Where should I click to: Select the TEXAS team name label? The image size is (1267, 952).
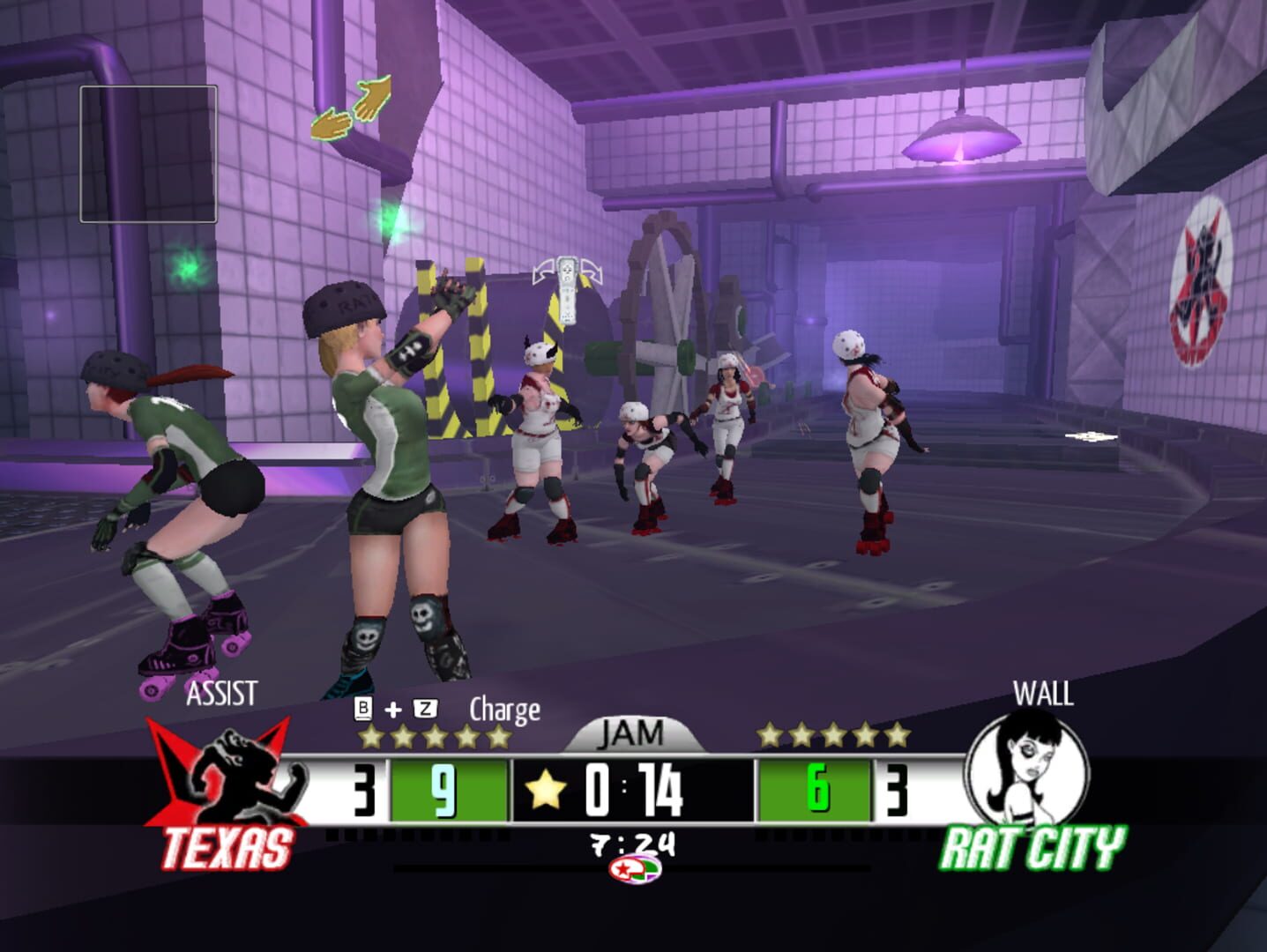pos(227,848)
